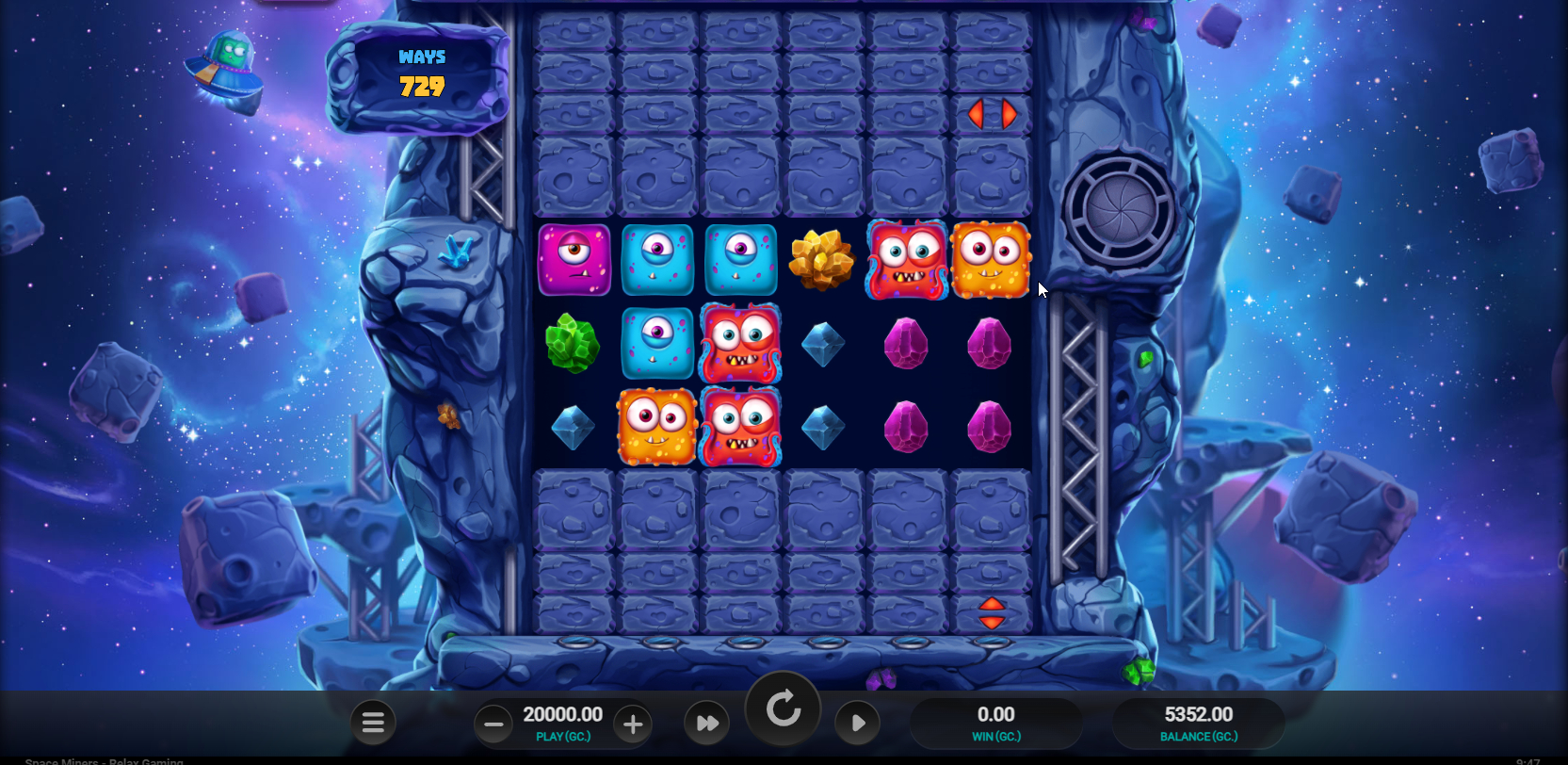Click the purple gem symbol
Image resolution: width=1568 pixels, height=765 pixels.
[x=906, y=343]
